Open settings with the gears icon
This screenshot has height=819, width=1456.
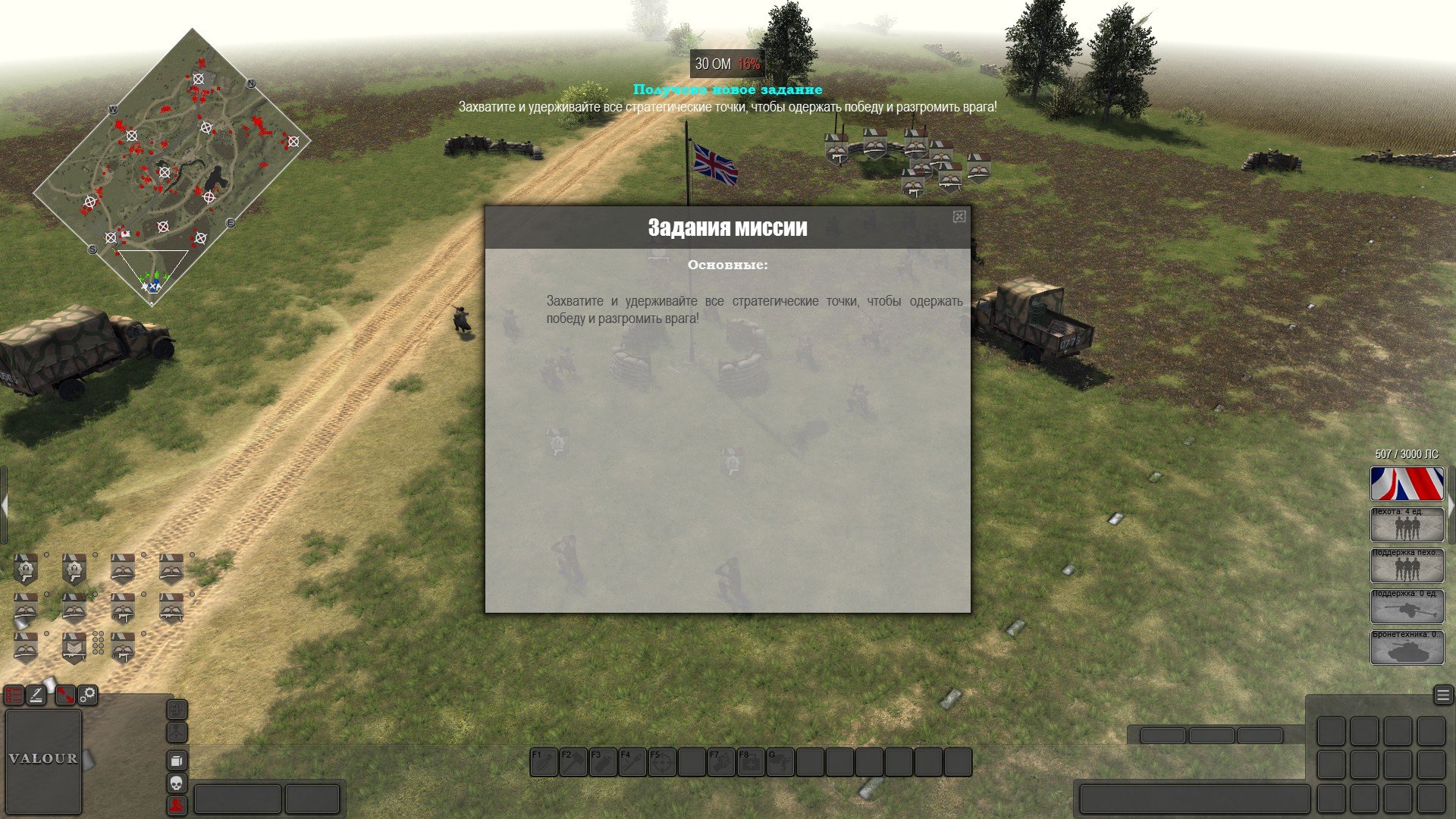pos(88,695)
